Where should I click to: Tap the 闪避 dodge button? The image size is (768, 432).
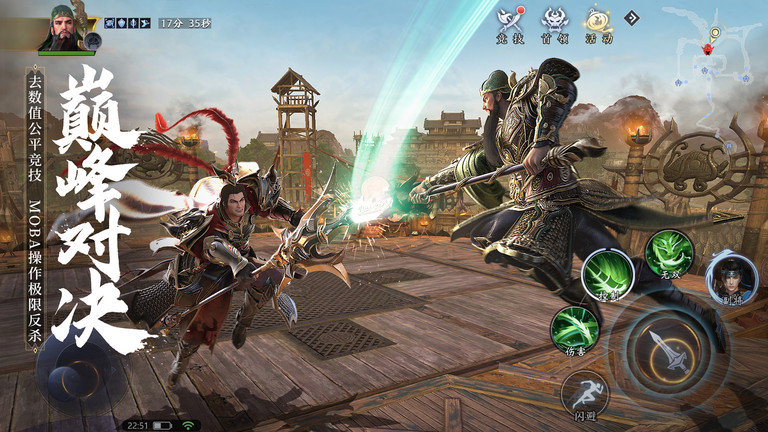coord(584,394)
